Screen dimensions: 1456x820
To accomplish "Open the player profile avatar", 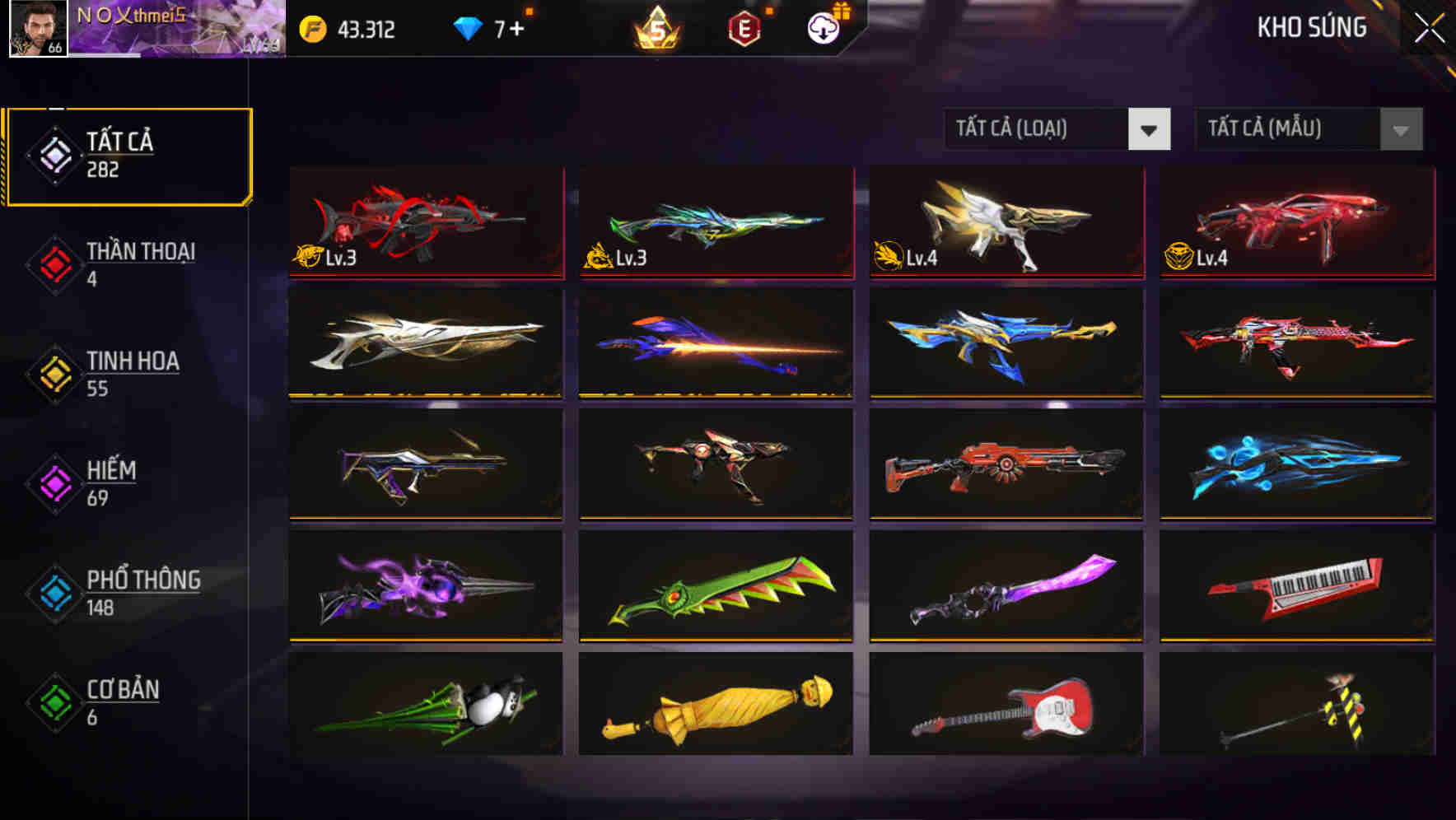I will 32,30.
